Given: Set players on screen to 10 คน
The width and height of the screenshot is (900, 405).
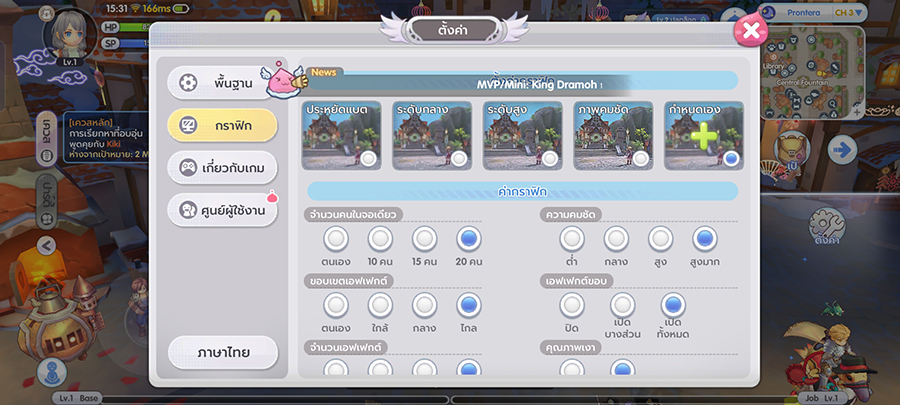Looking at the screenshot, I should click(380, 238).
